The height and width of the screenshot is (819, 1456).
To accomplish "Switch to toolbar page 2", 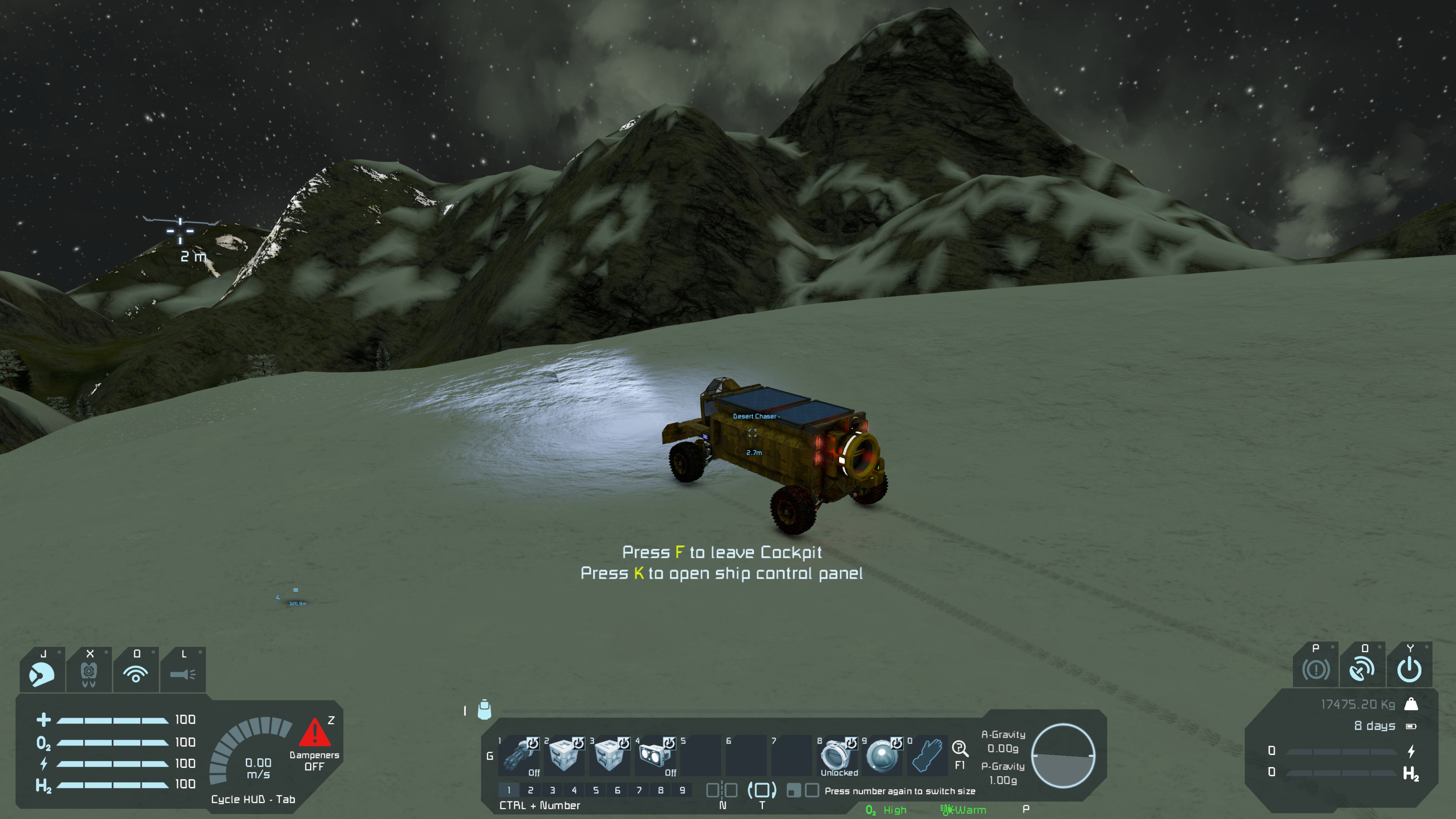I will coord(530,789).
